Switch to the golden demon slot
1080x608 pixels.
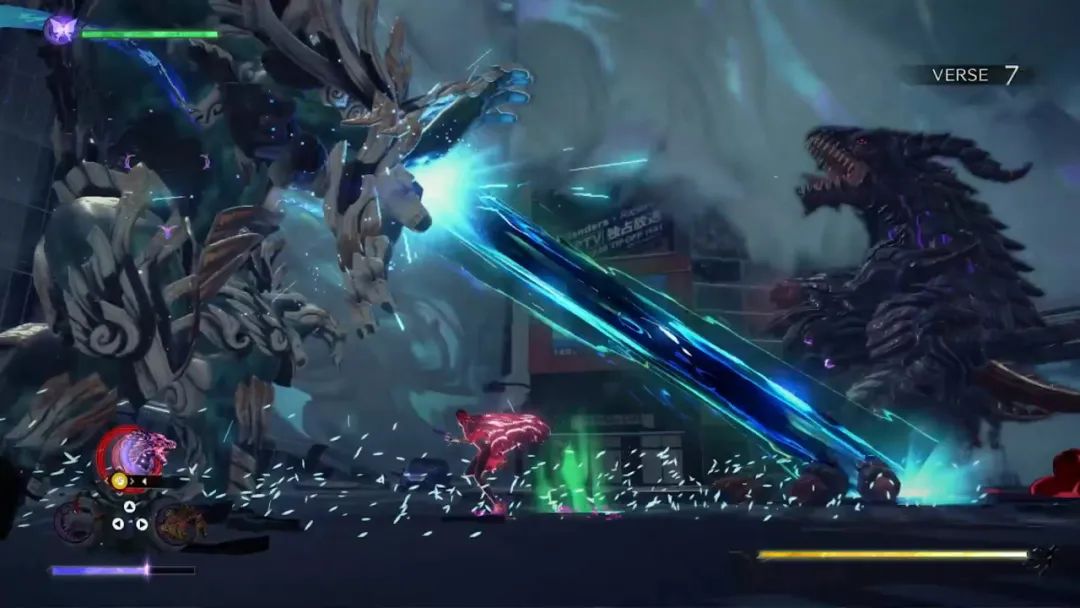click(180, 520)
